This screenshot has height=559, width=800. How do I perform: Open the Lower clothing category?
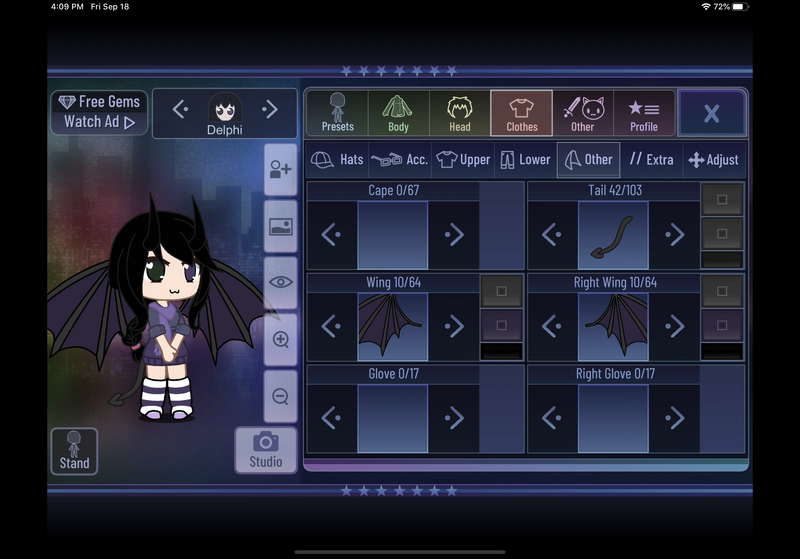(525, 159)
